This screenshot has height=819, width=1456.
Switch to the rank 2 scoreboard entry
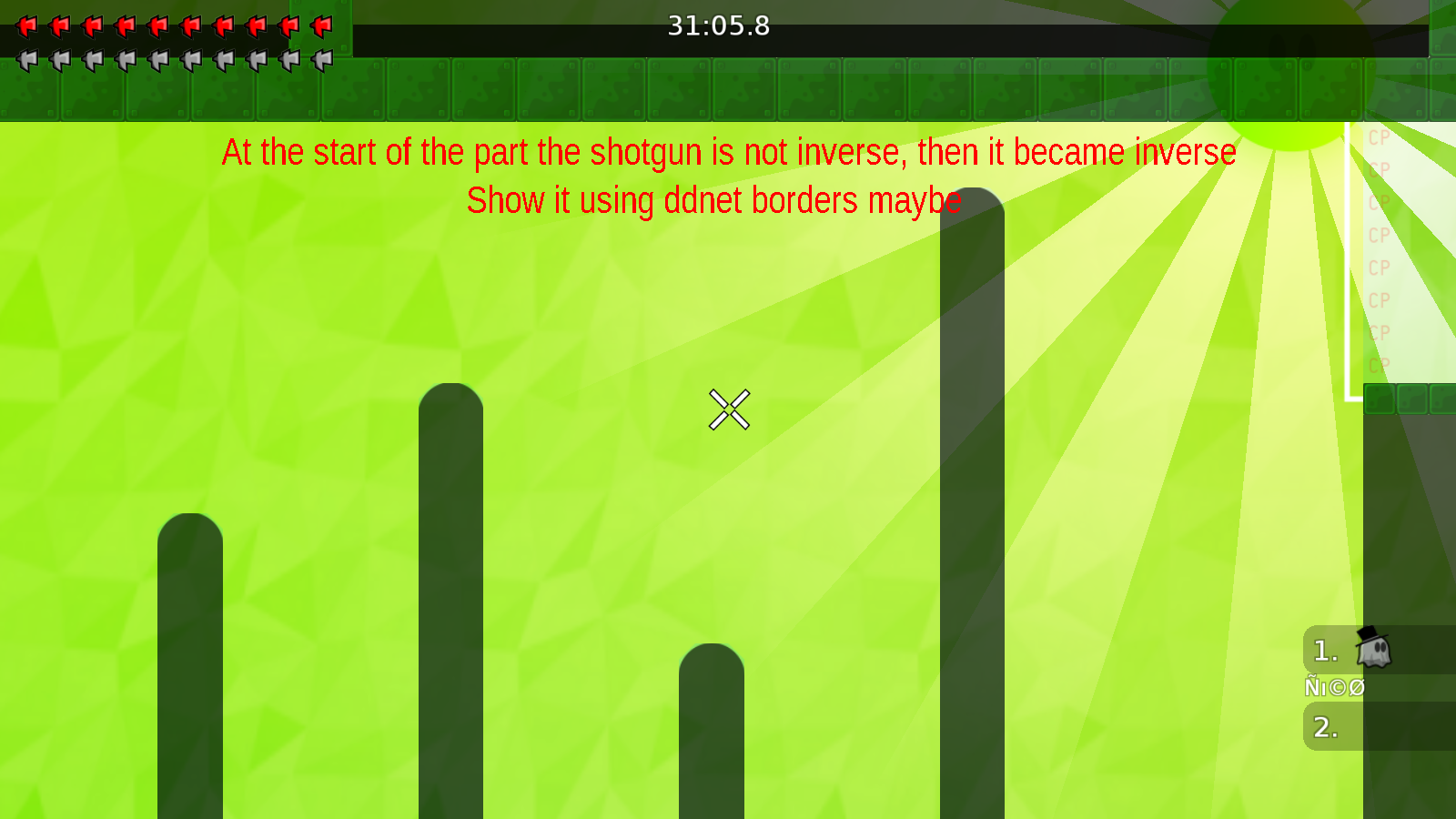(x=1324, y=727)
